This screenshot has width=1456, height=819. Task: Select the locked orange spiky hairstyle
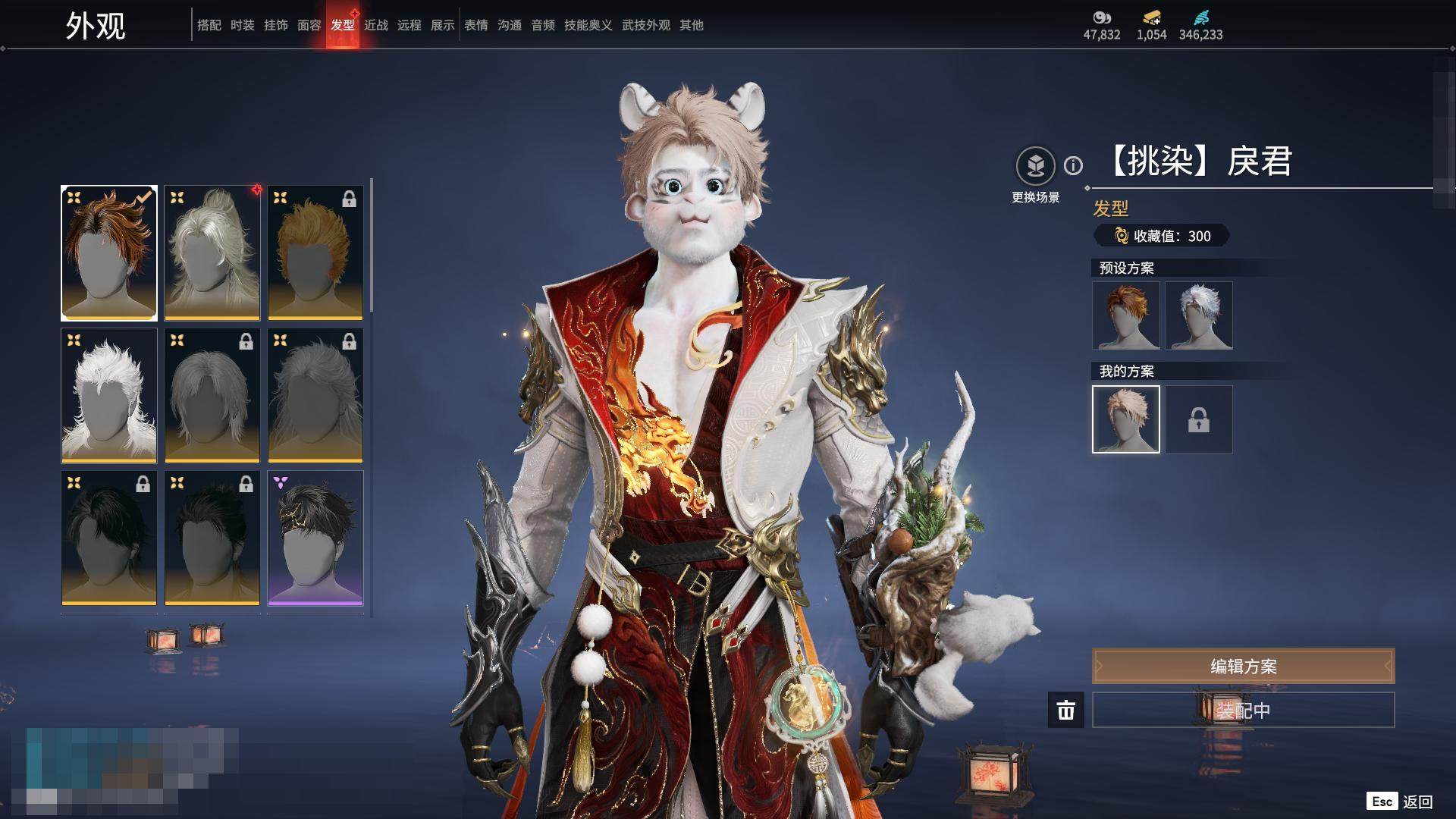(x=315, y=253)
